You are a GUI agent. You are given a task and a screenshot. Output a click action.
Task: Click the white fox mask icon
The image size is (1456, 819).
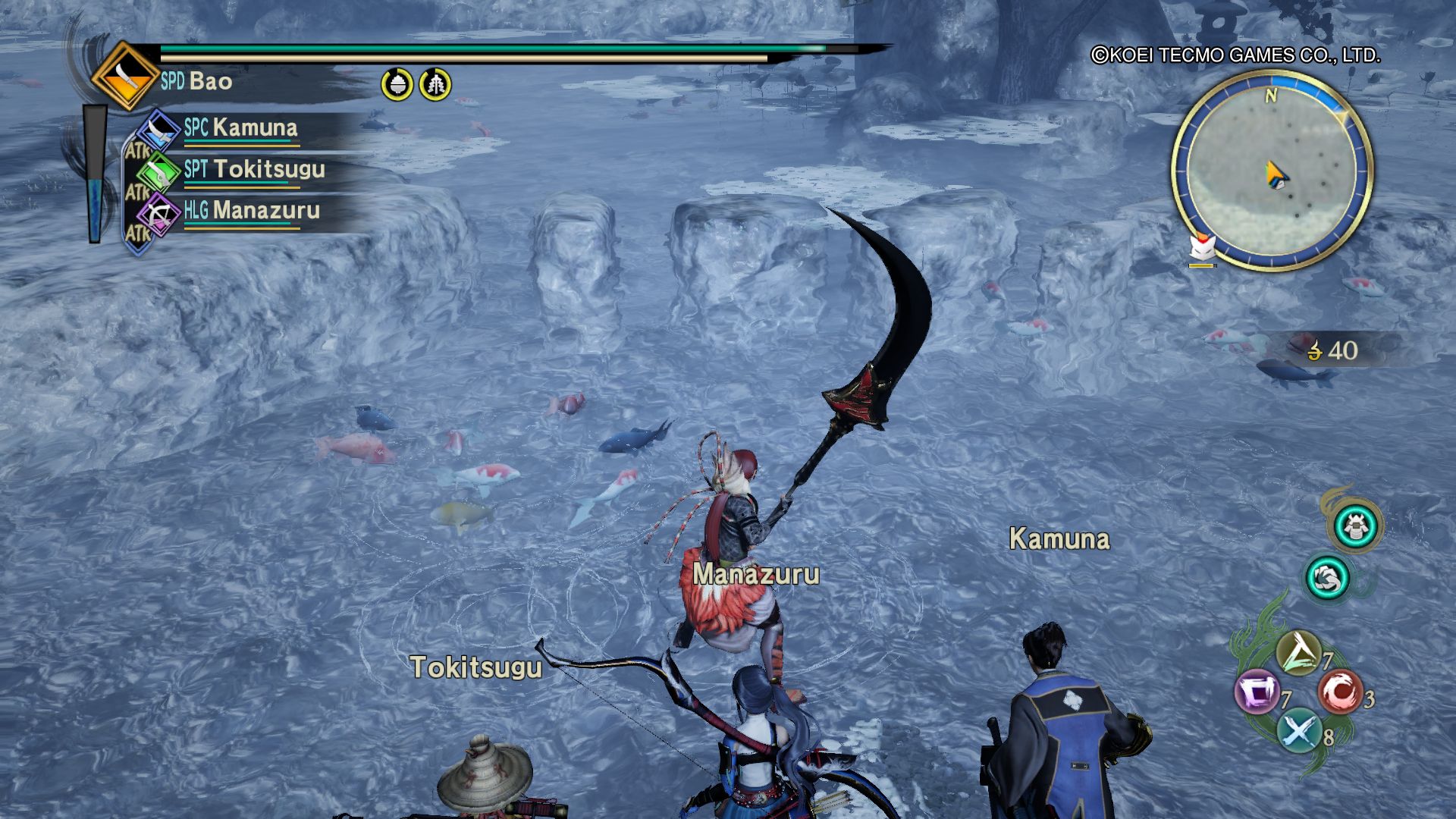1203,248
